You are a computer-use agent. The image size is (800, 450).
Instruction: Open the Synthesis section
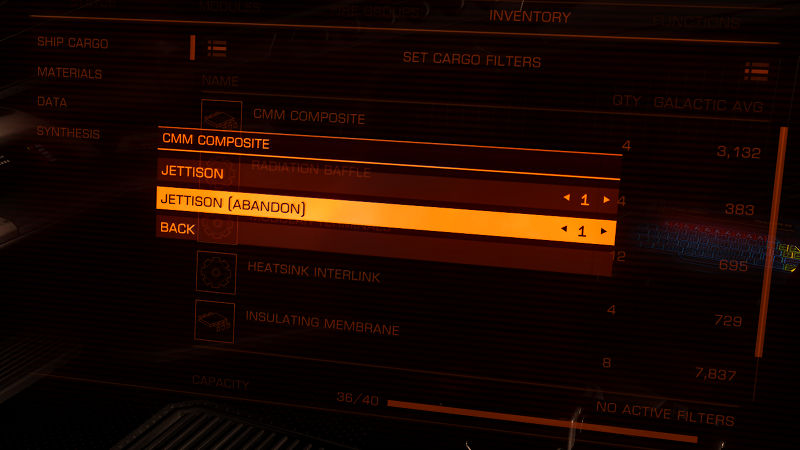(x=68, y=132)
